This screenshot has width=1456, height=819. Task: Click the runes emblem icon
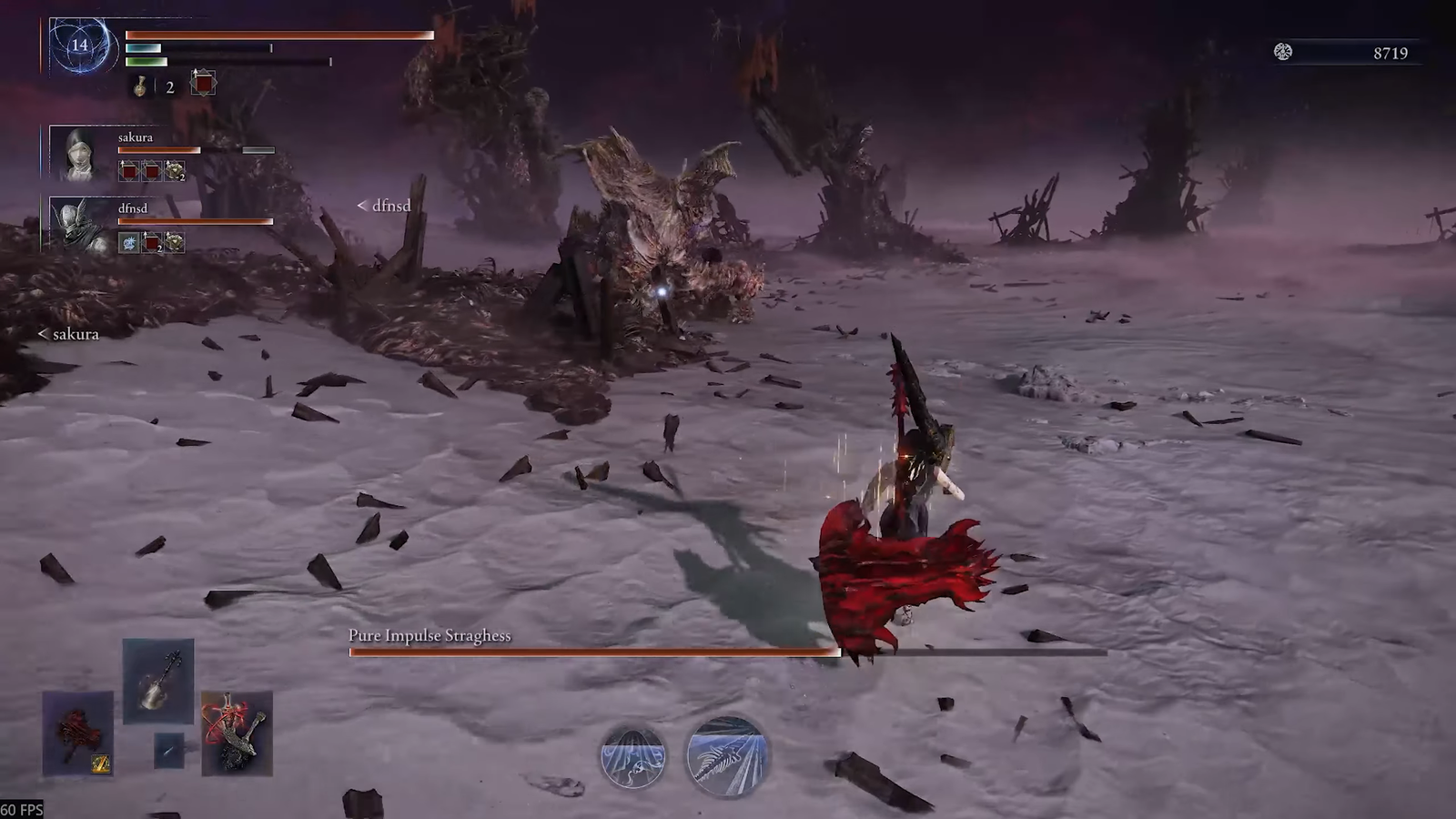(1283, 52)
